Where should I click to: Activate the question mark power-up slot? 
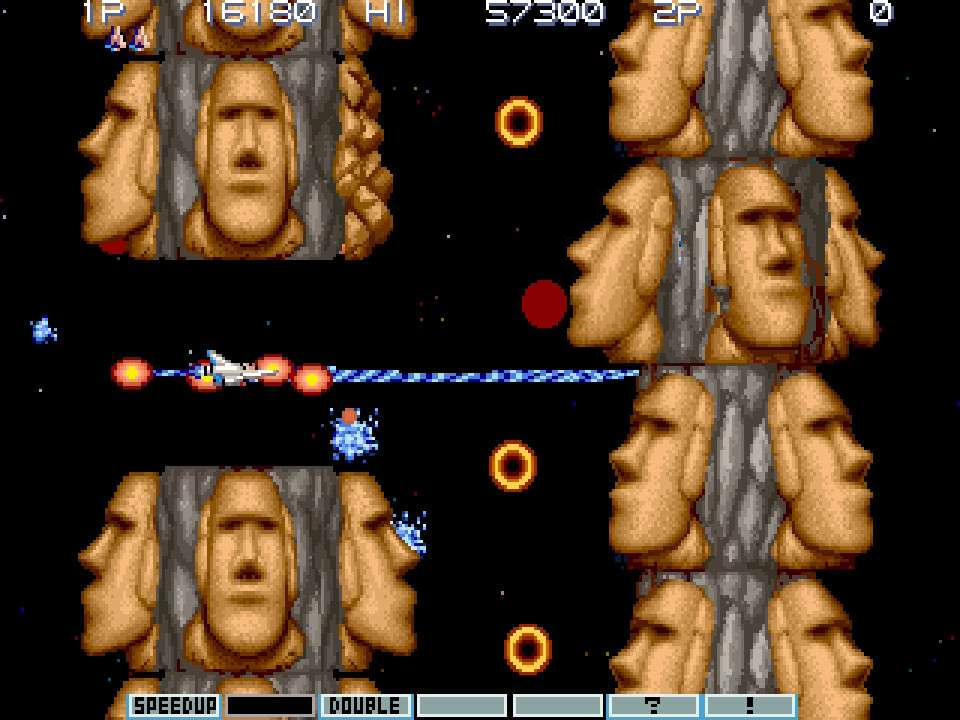[x=654, y=706]
